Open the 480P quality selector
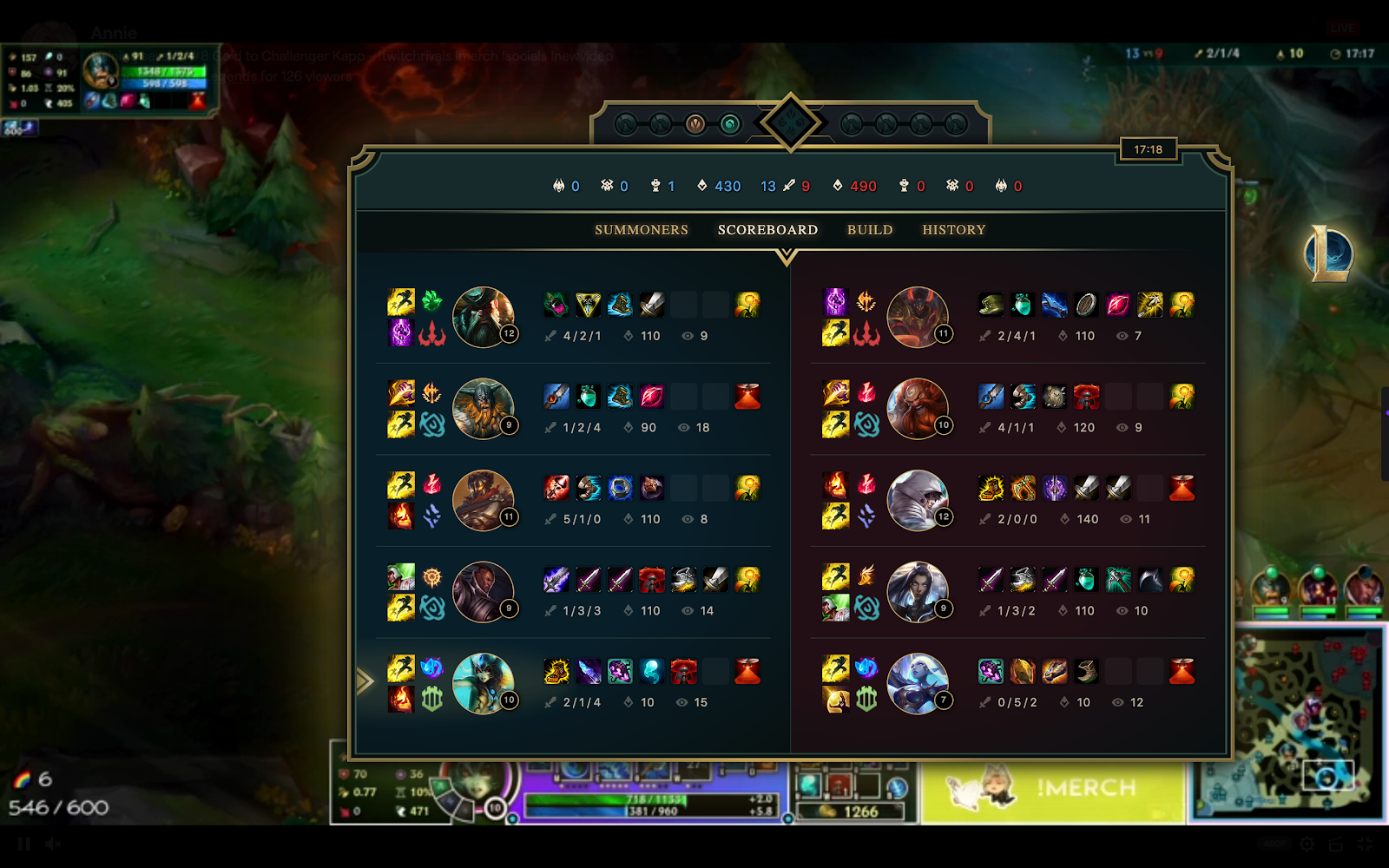 point(1273,843)
